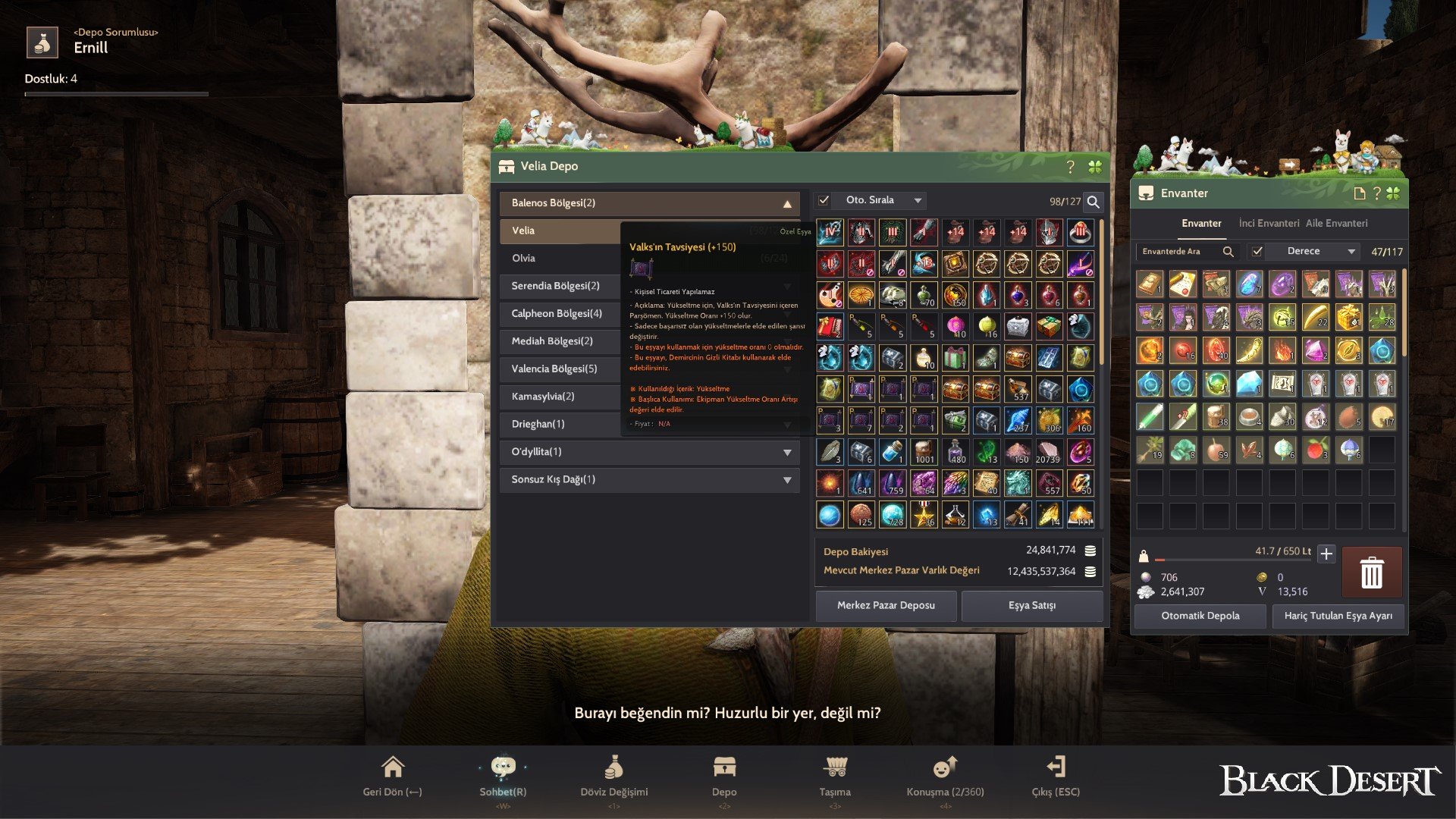Toggle the Derece checkbox in inventory
Viewport: 1456px width, 819px height.
point(1257,251)
